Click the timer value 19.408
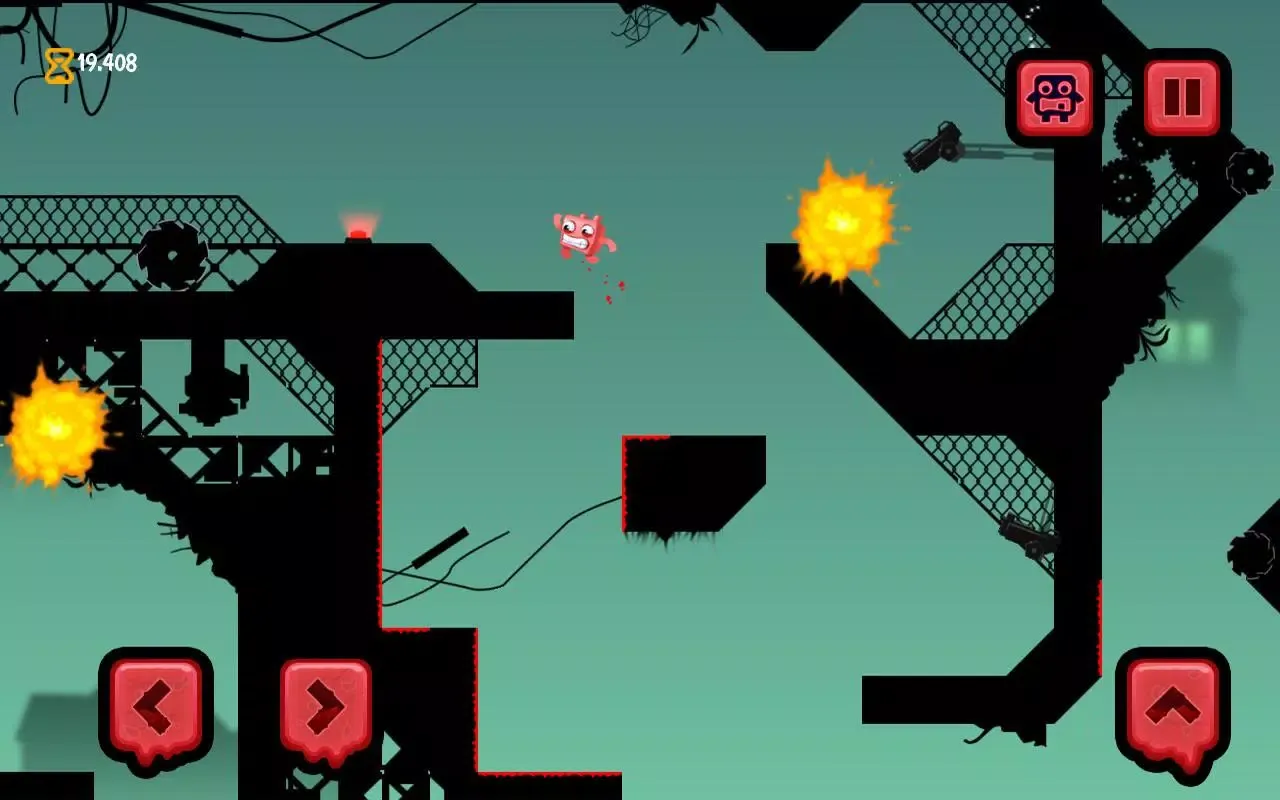Viewport: 1280px width, 800px height. coord(107,62)
